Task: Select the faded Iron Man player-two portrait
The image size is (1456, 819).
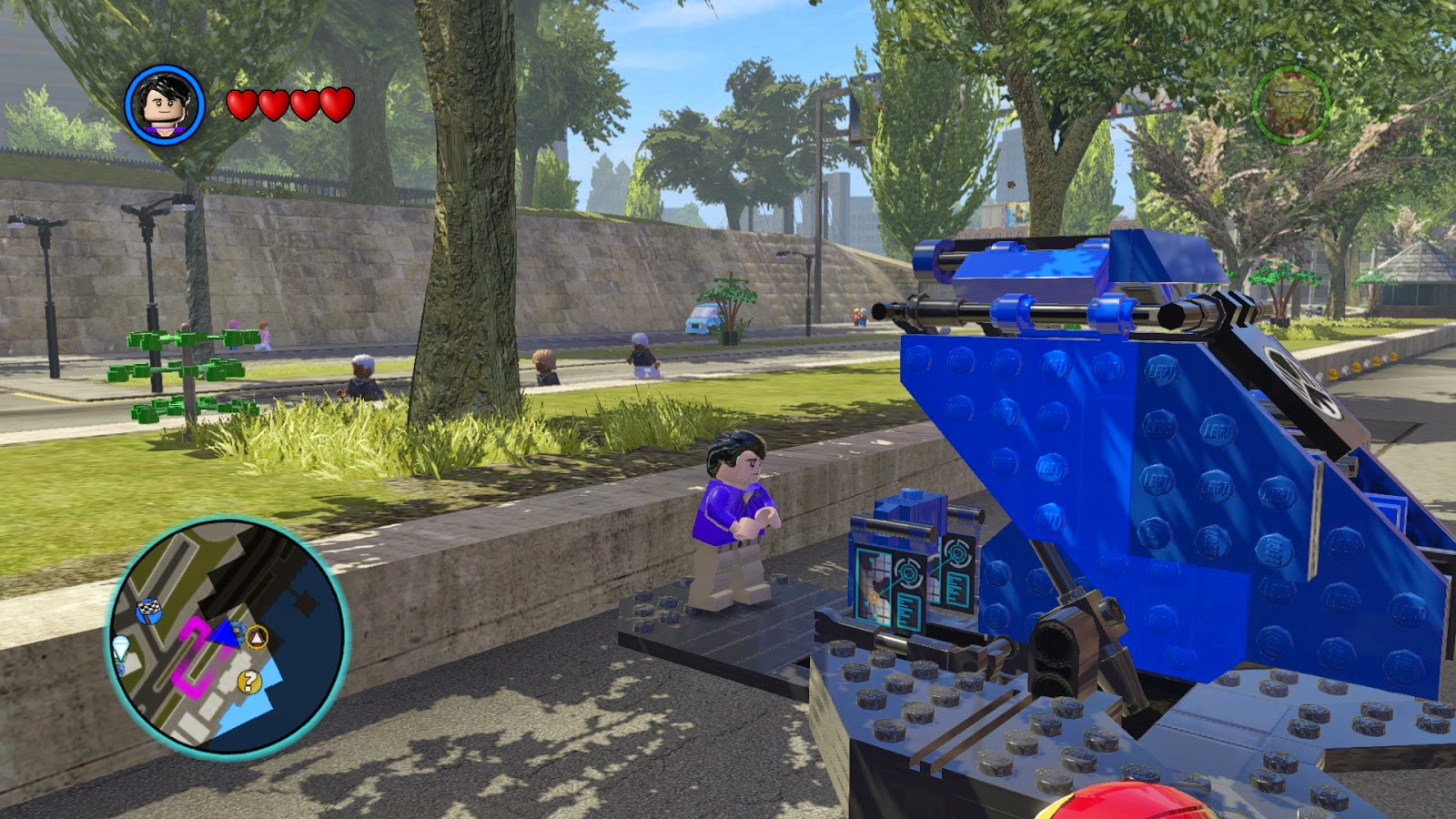Action: 1290,105
